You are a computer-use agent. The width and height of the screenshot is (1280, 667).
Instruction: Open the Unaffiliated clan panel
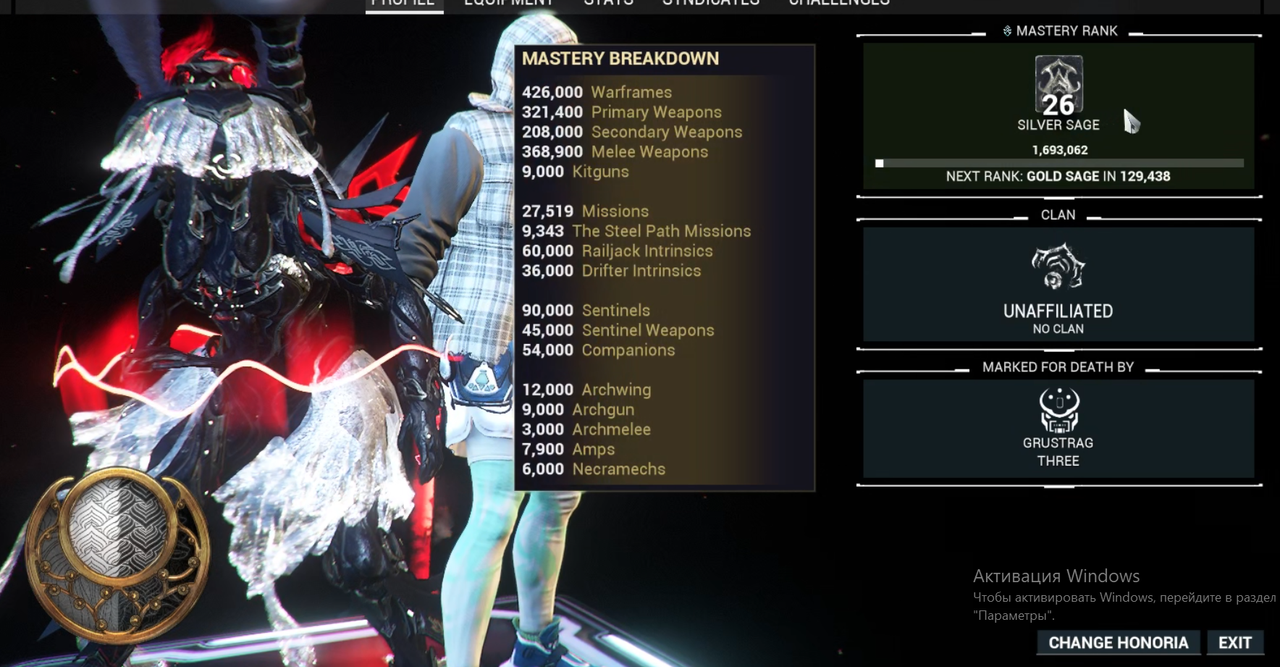1058,285
